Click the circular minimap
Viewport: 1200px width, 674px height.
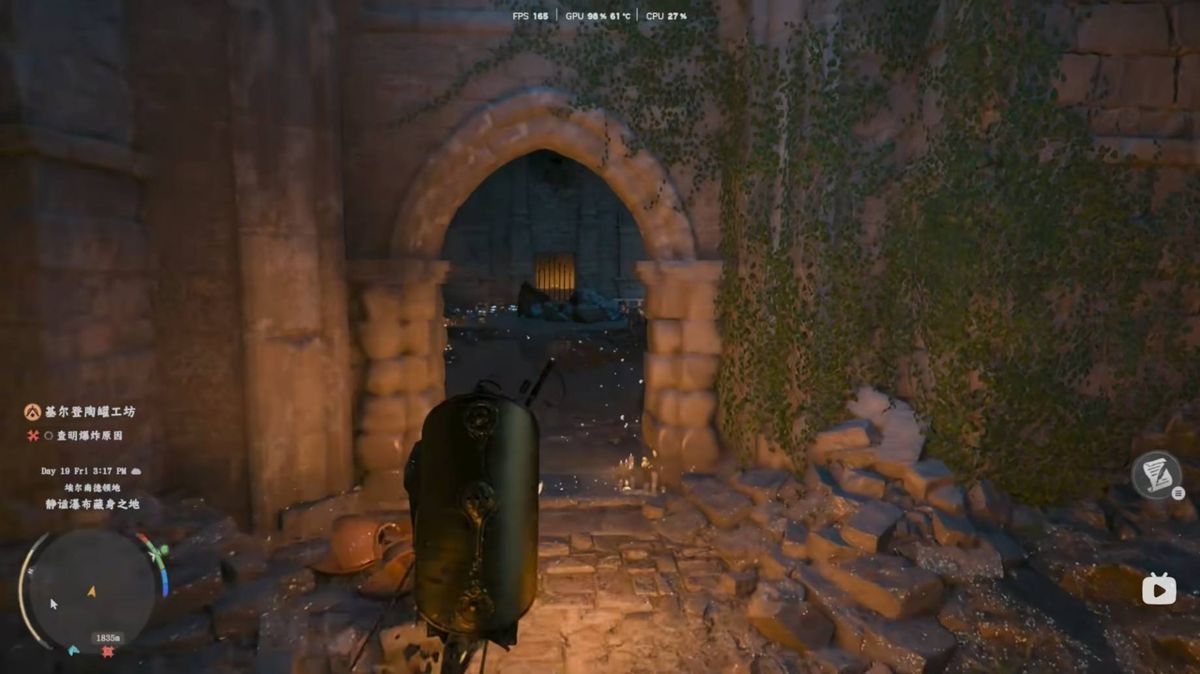pos(90,590)
